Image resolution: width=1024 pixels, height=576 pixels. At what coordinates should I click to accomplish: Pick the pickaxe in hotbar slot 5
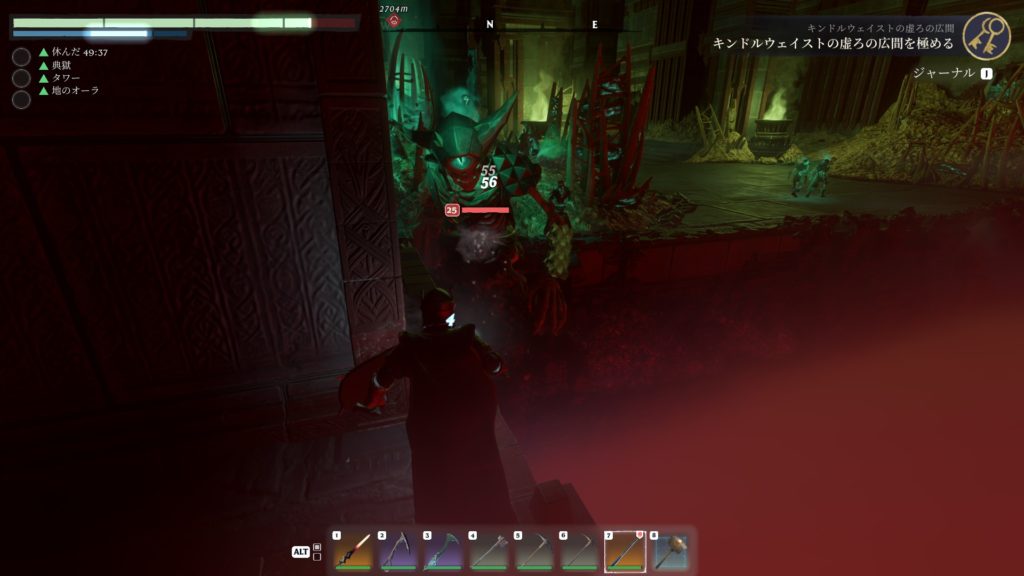click(533, 551)
